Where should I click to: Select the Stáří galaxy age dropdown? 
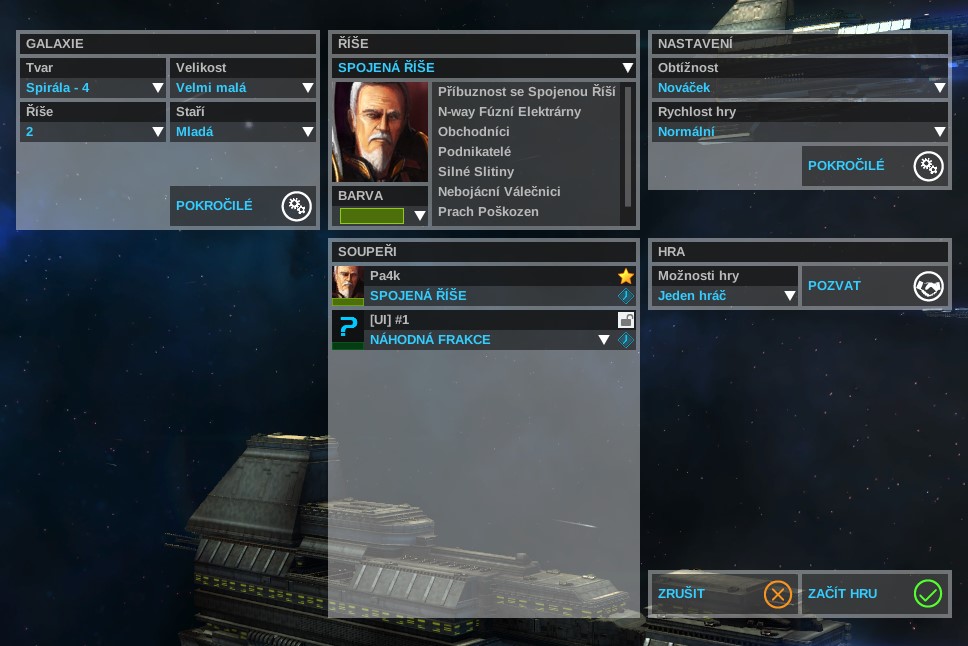(243, 131)
